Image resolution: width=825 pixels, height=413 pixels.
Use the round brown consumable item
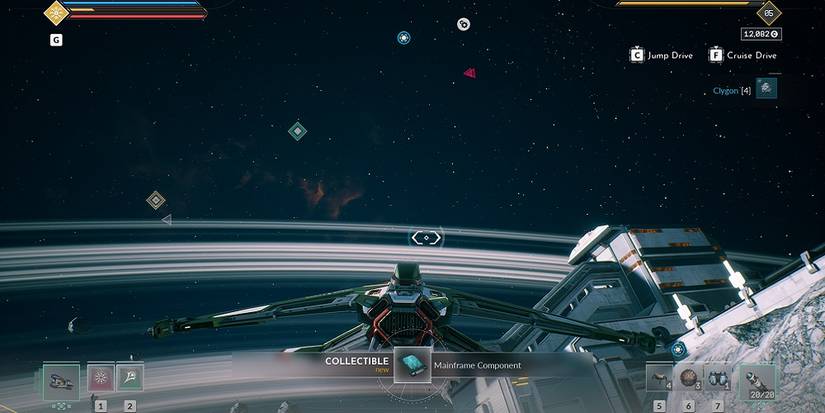(x=687, y=377)
